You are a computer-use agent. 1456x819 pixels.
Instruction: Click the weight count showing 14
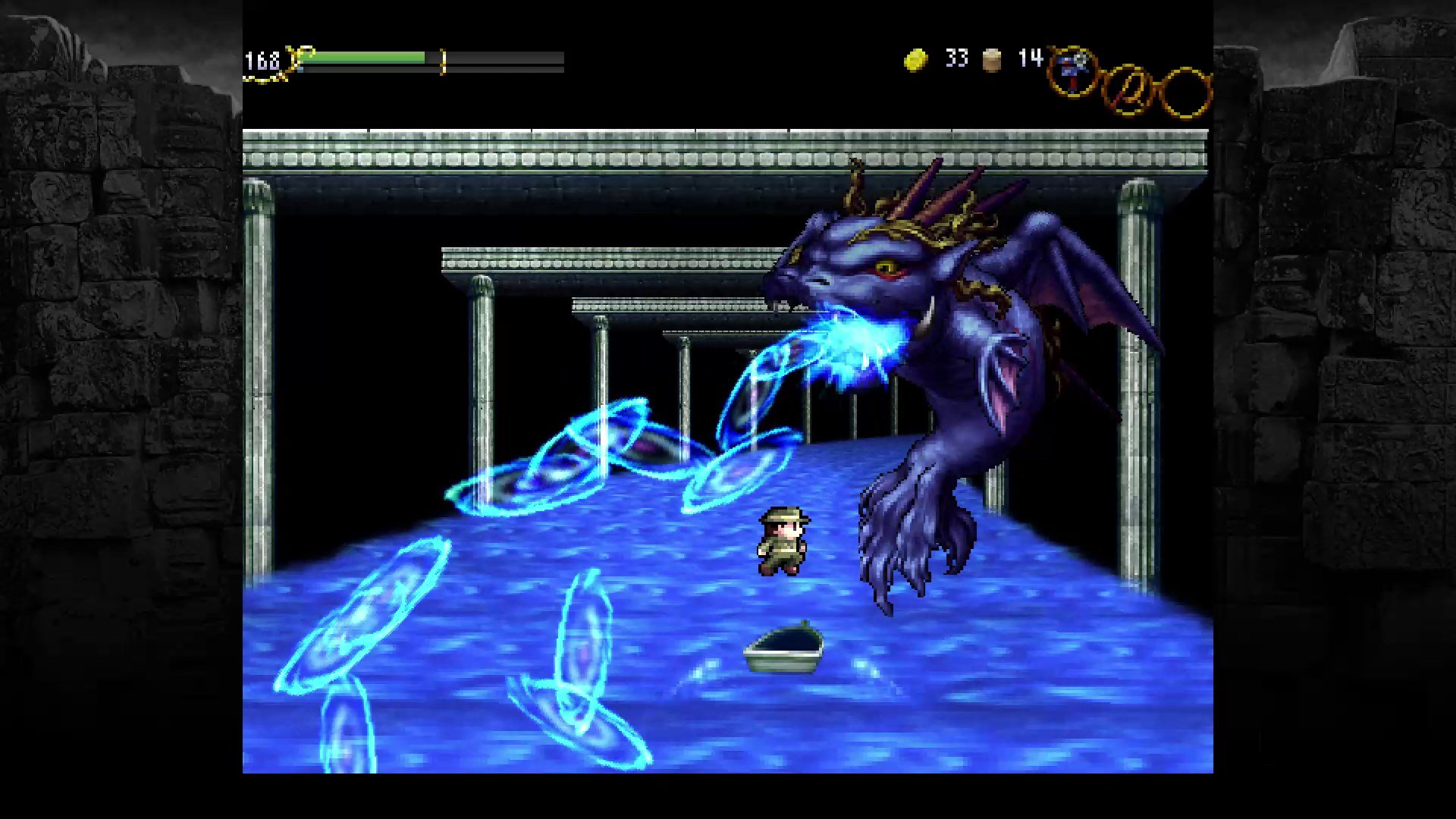coord(1030,58)
